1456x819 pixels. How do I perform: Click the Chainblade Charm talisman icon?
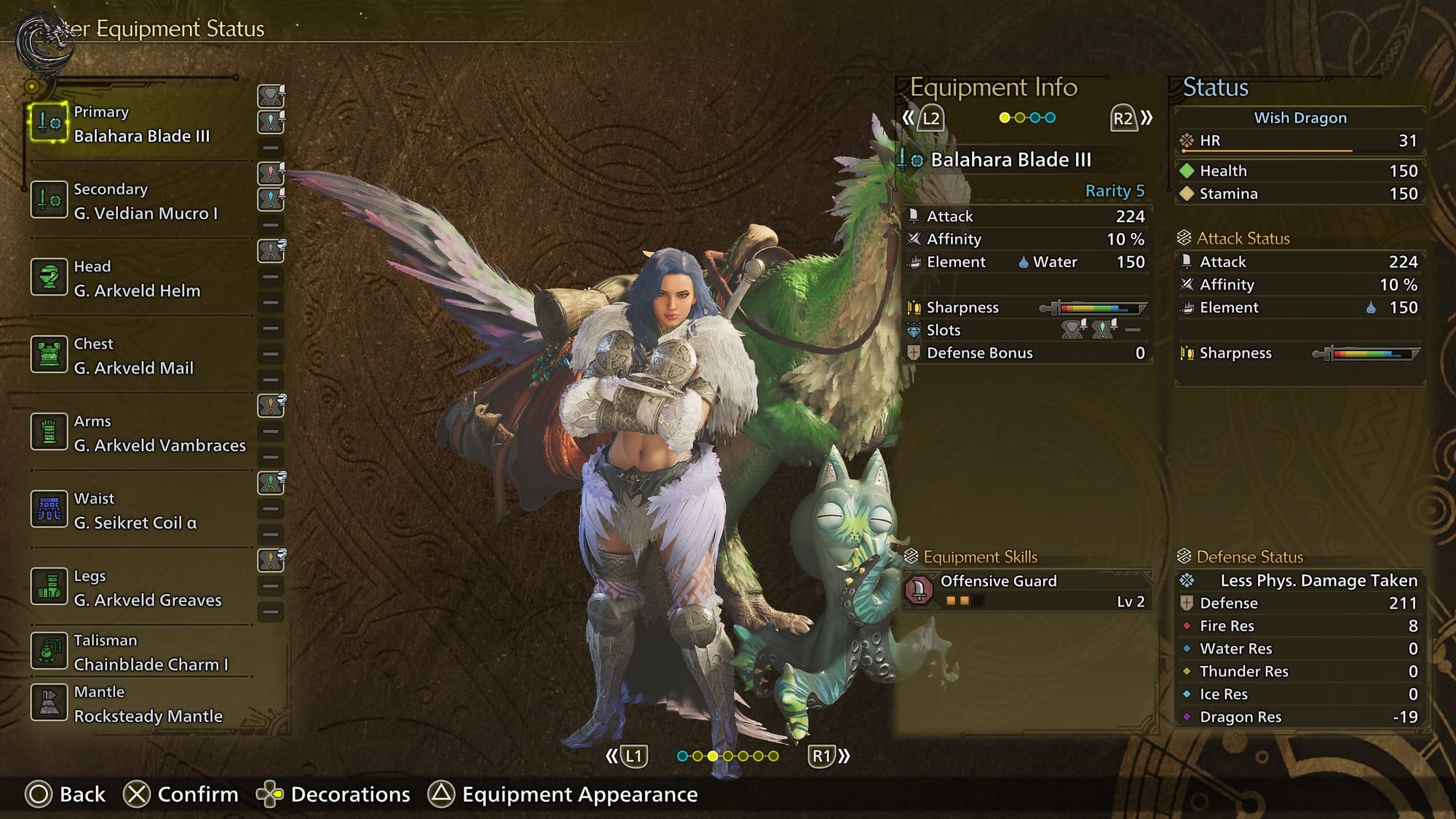point(49,651)
